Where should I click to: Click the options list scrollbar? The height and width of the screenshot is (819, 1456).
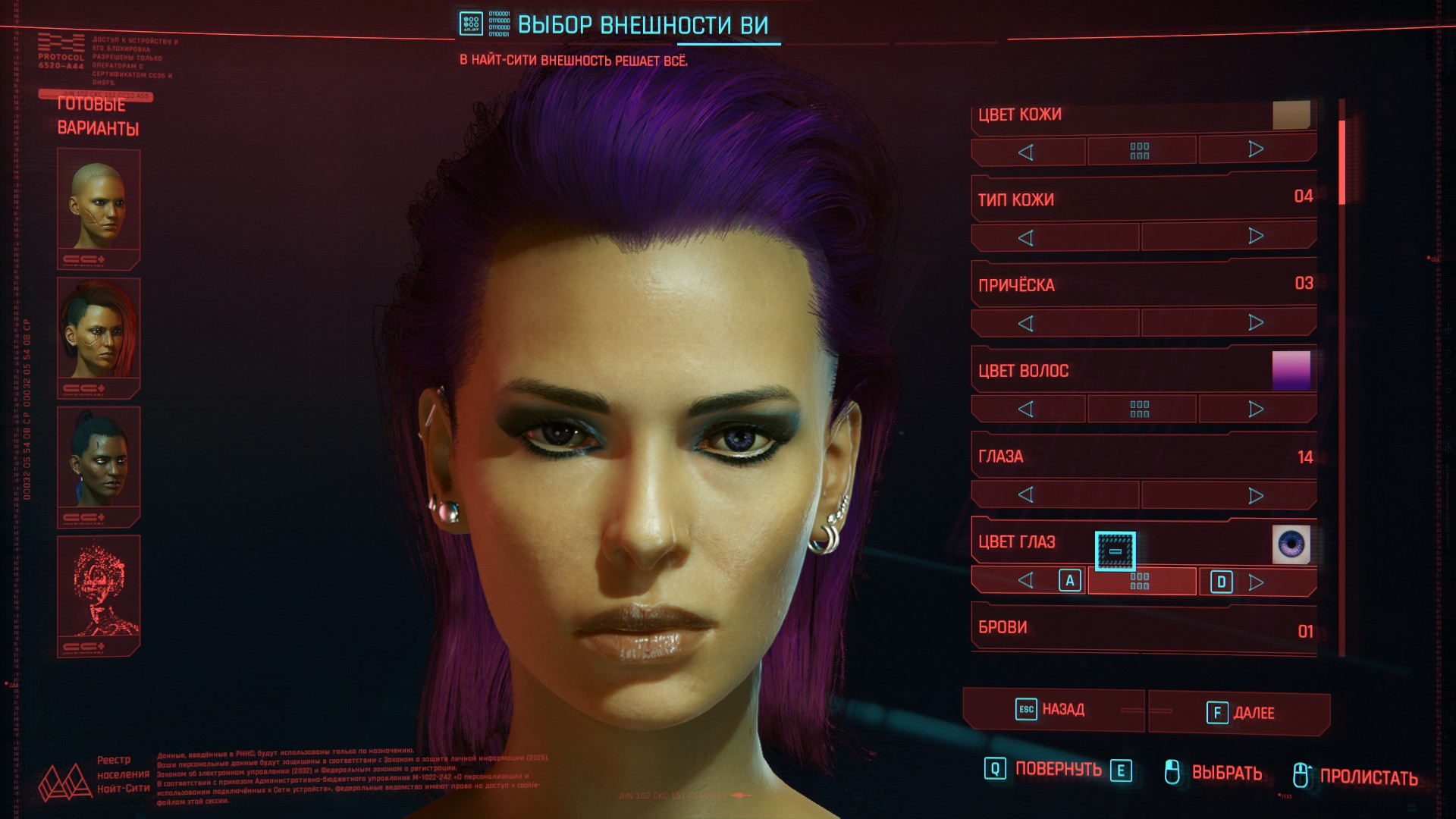click(1341, 162)
